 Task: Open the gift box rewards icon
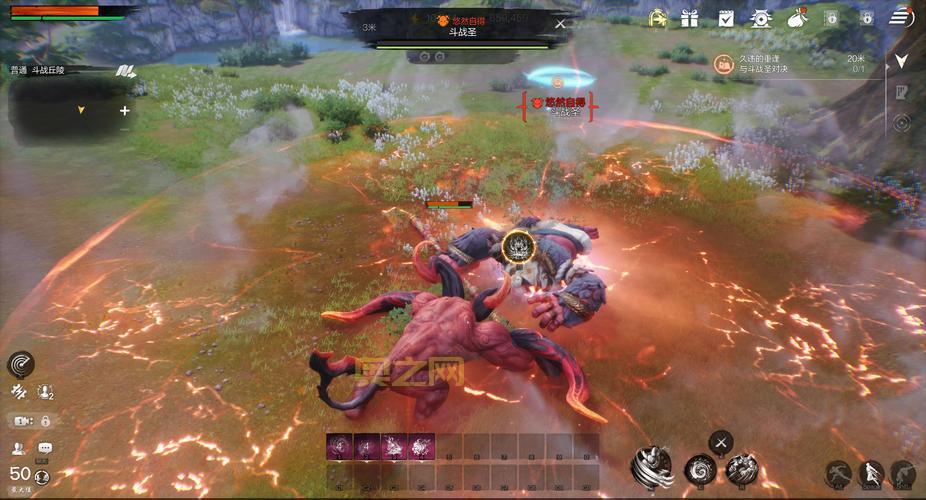[690, 17]
